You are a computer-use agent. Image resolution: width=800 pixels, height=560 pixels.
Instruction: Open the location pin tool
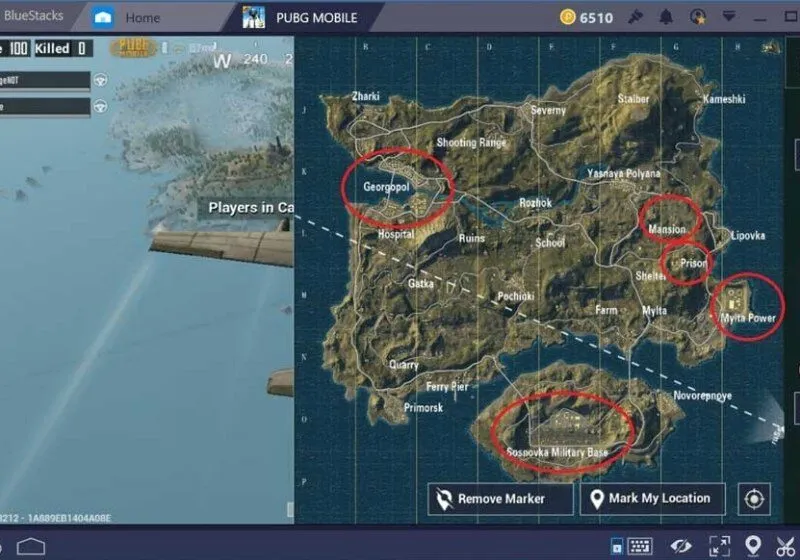tap(753, 545)
